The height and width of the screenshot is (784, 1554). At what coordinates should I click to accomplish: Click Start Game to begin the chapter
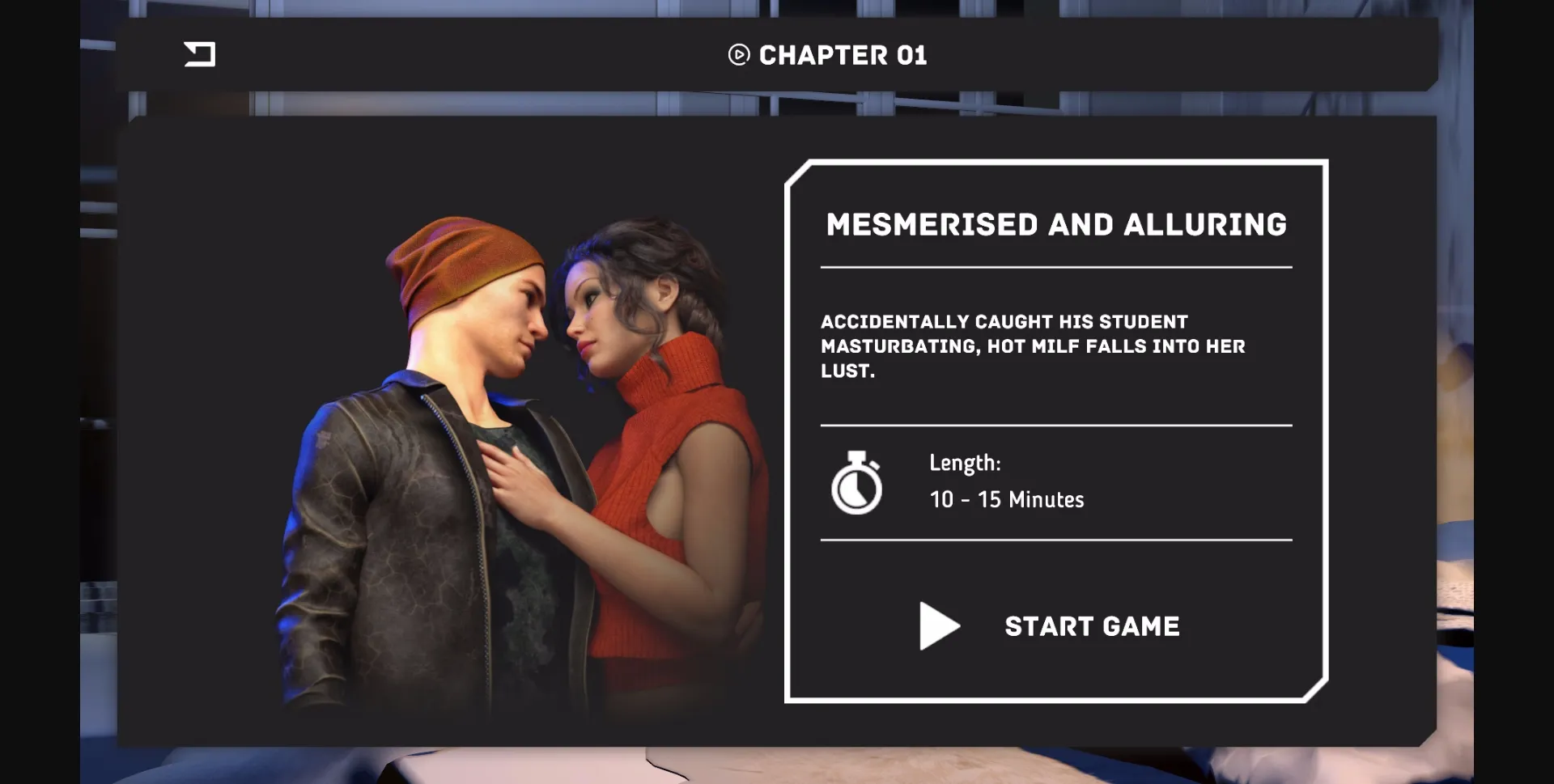tap(1091, 625)
